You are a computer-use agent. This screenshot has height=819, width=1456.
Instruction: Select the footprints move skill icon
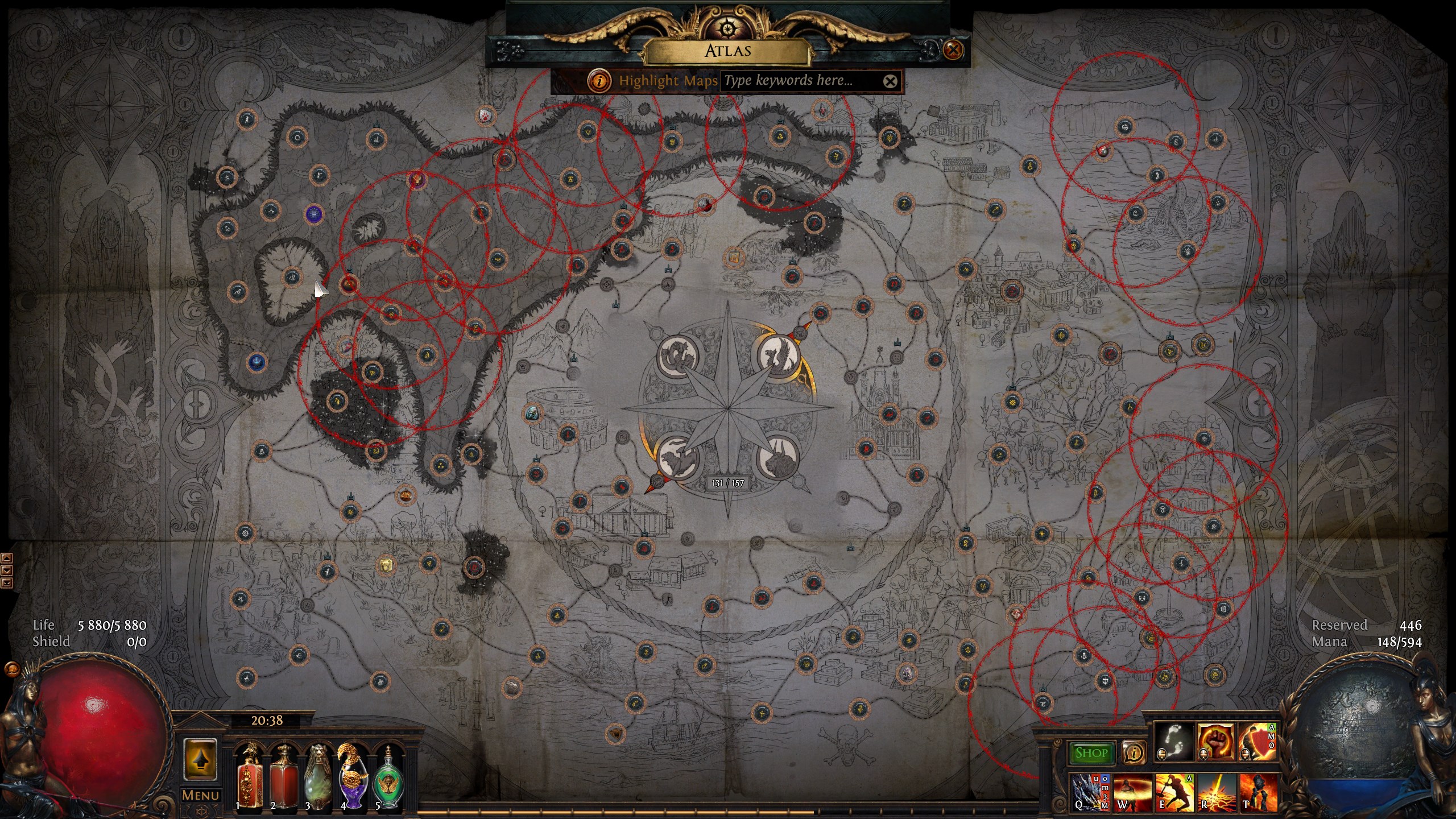tap(1174, 742)
